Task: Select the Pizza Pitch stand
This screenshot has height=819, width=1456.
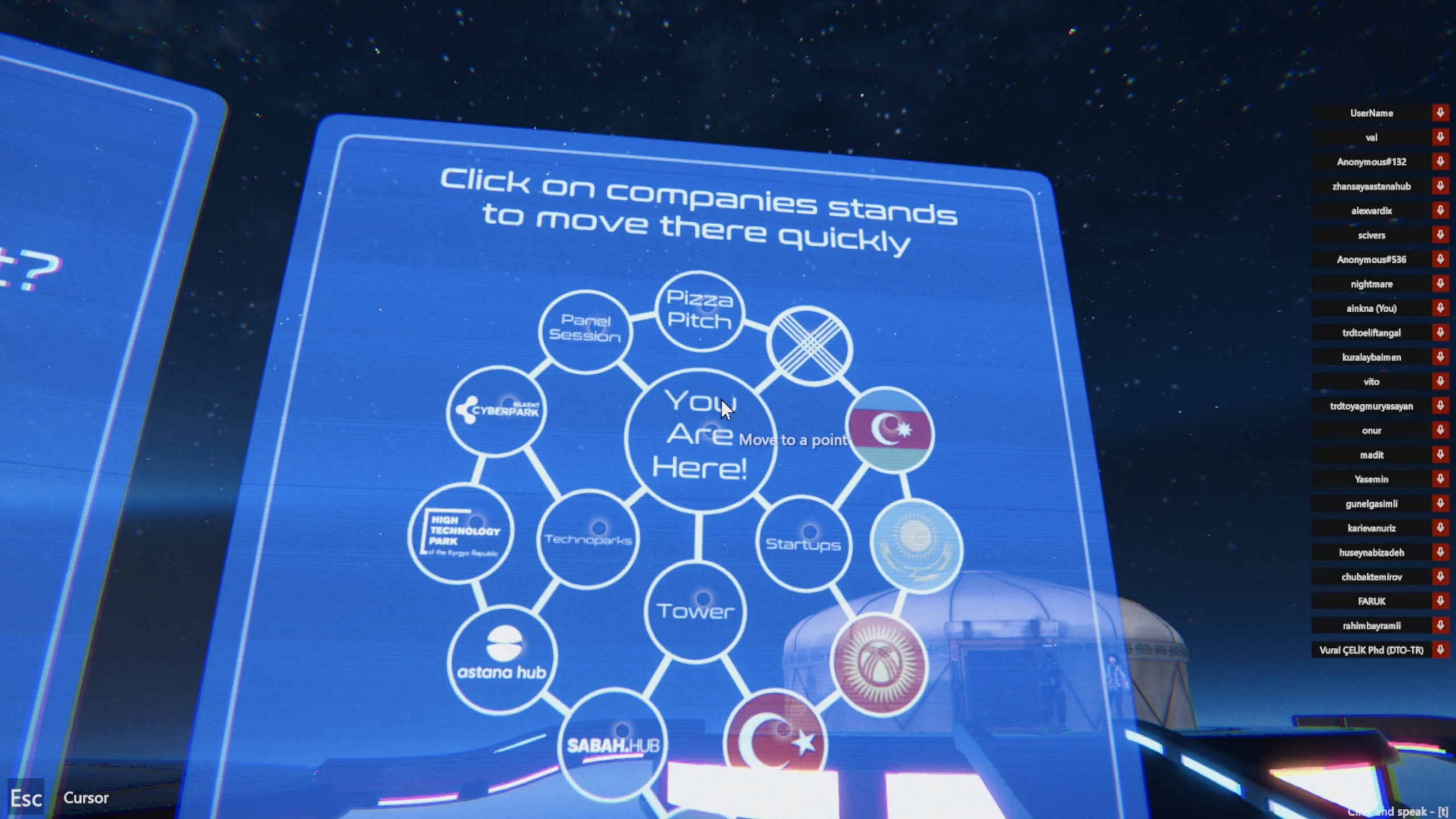Action: tap(700, 311)
